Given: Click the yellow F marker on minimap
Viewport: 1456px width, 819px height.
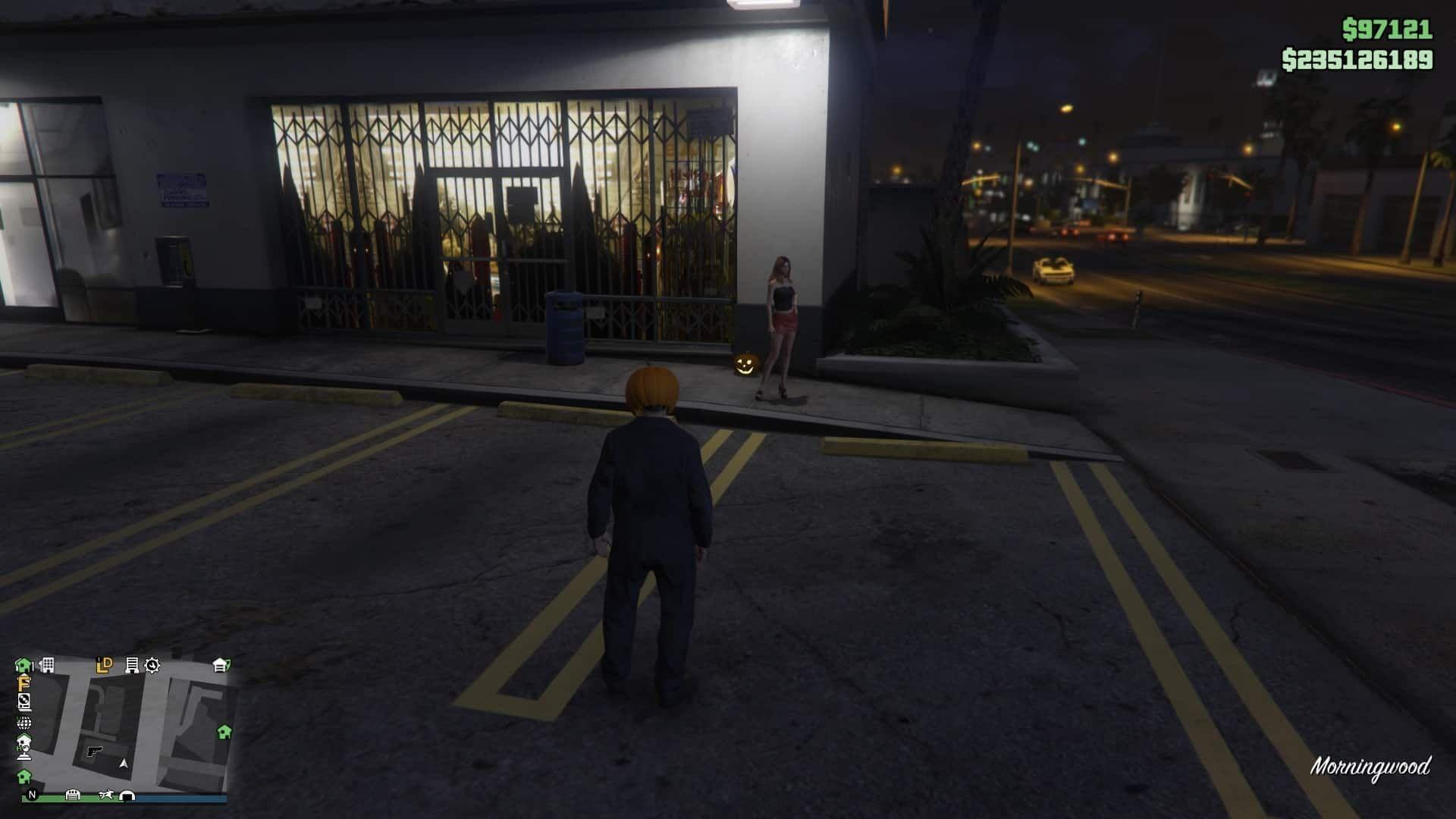Looking at the screenshot, I should (x=24, y=683).
